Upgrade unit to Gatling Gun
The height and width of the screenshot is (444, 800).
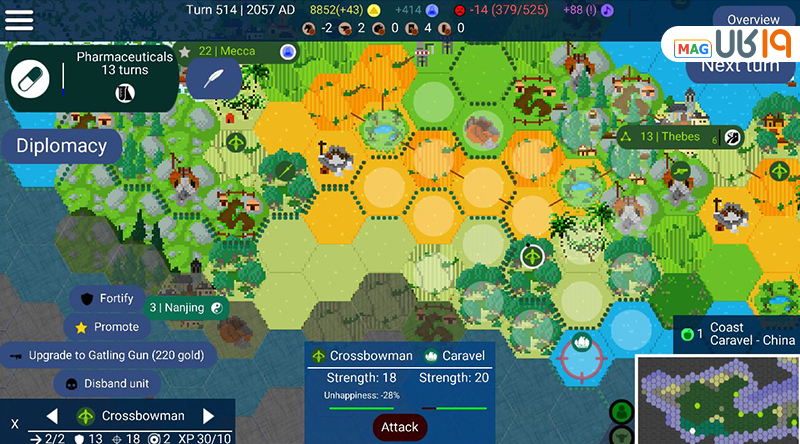click(109, 355)
